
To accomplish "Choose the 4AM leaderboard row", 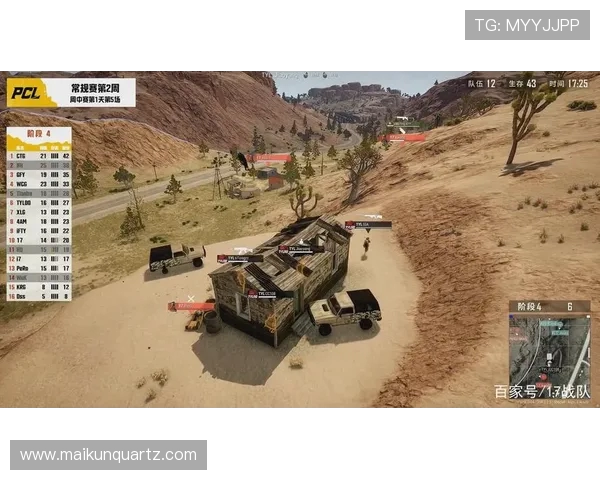I will tap(39, 221).
